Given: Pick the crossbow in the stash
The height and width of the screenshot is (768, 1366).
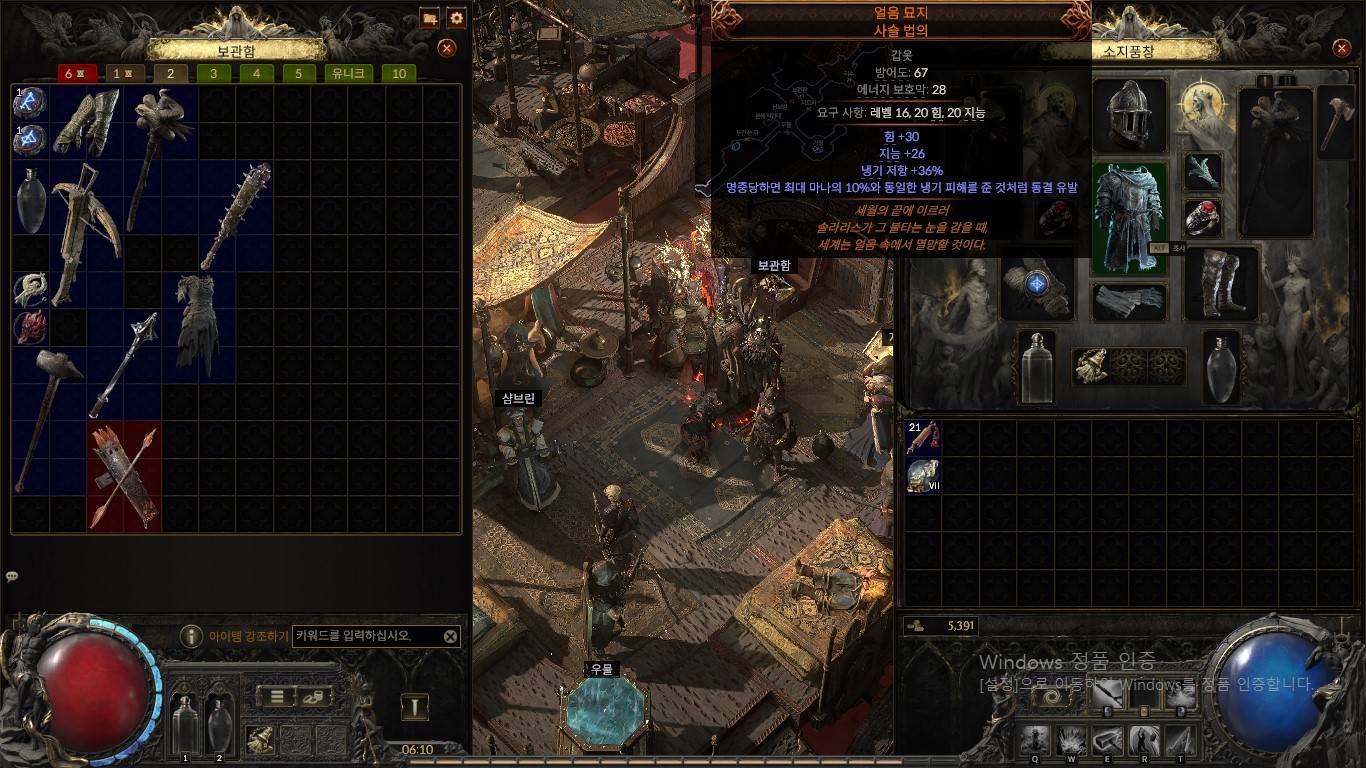Looking at the screenshot, I should click(x=84, y=230).
